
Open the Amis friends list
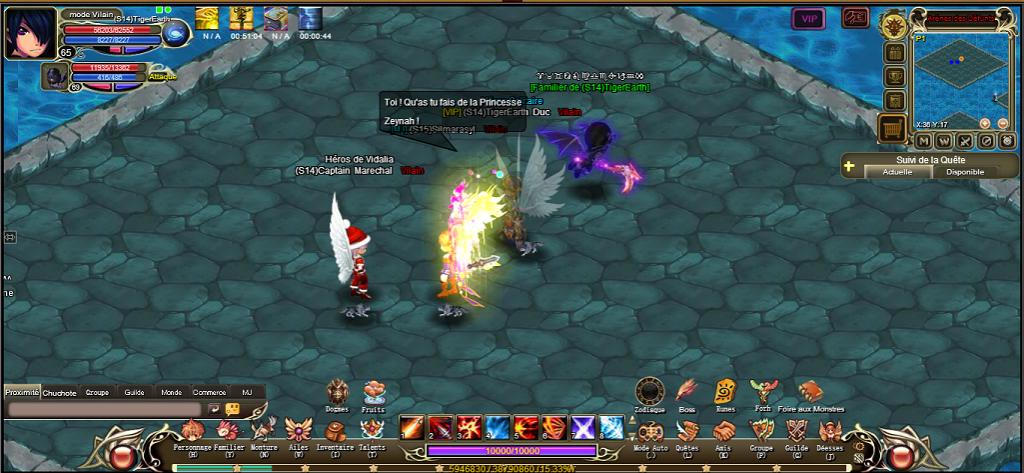(724, 432)
